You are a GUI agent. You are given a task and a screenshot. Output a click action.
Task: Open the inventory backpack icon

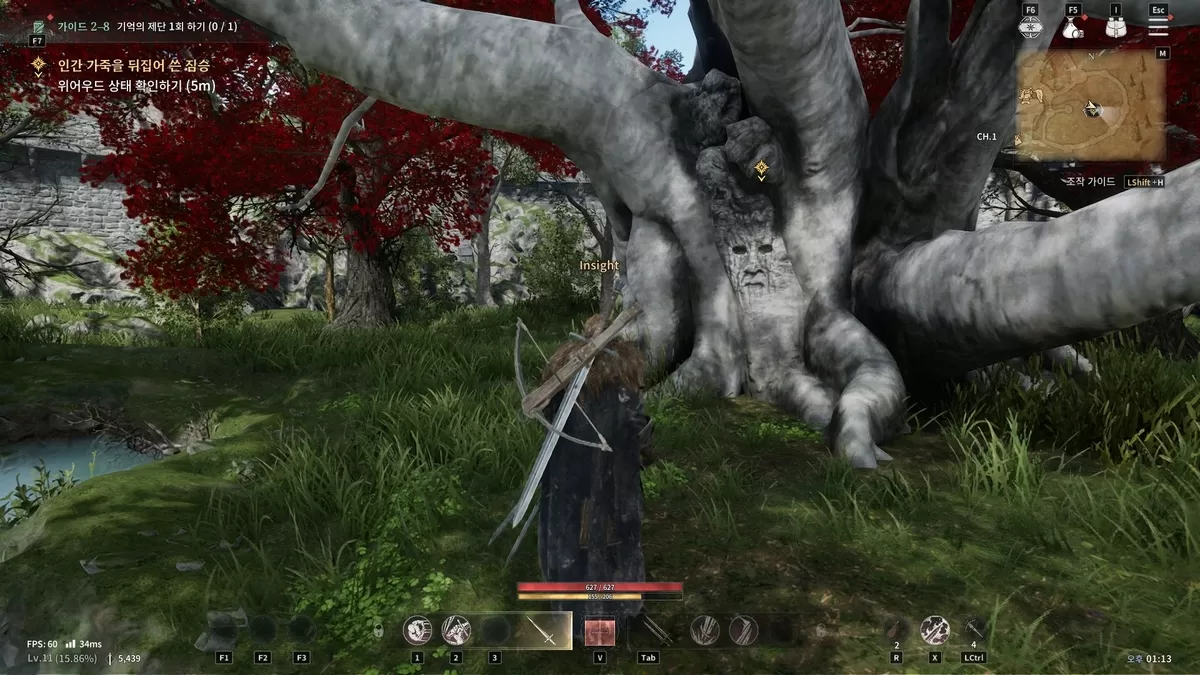[x=1116, y=28]
